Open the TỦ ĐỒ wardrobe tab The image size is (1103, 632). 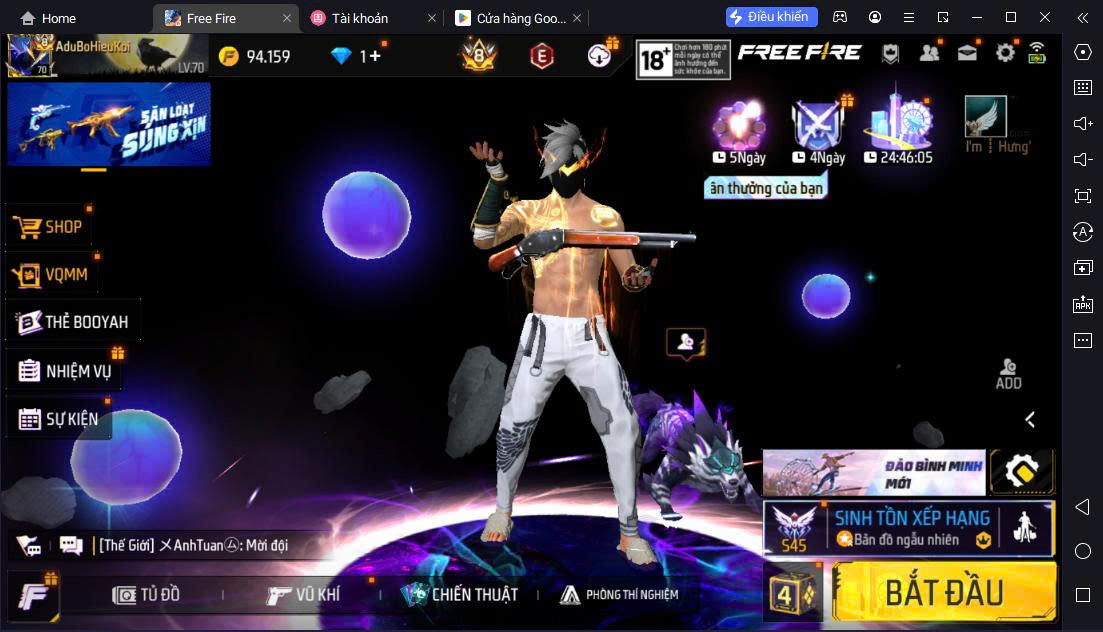point(148,595)
